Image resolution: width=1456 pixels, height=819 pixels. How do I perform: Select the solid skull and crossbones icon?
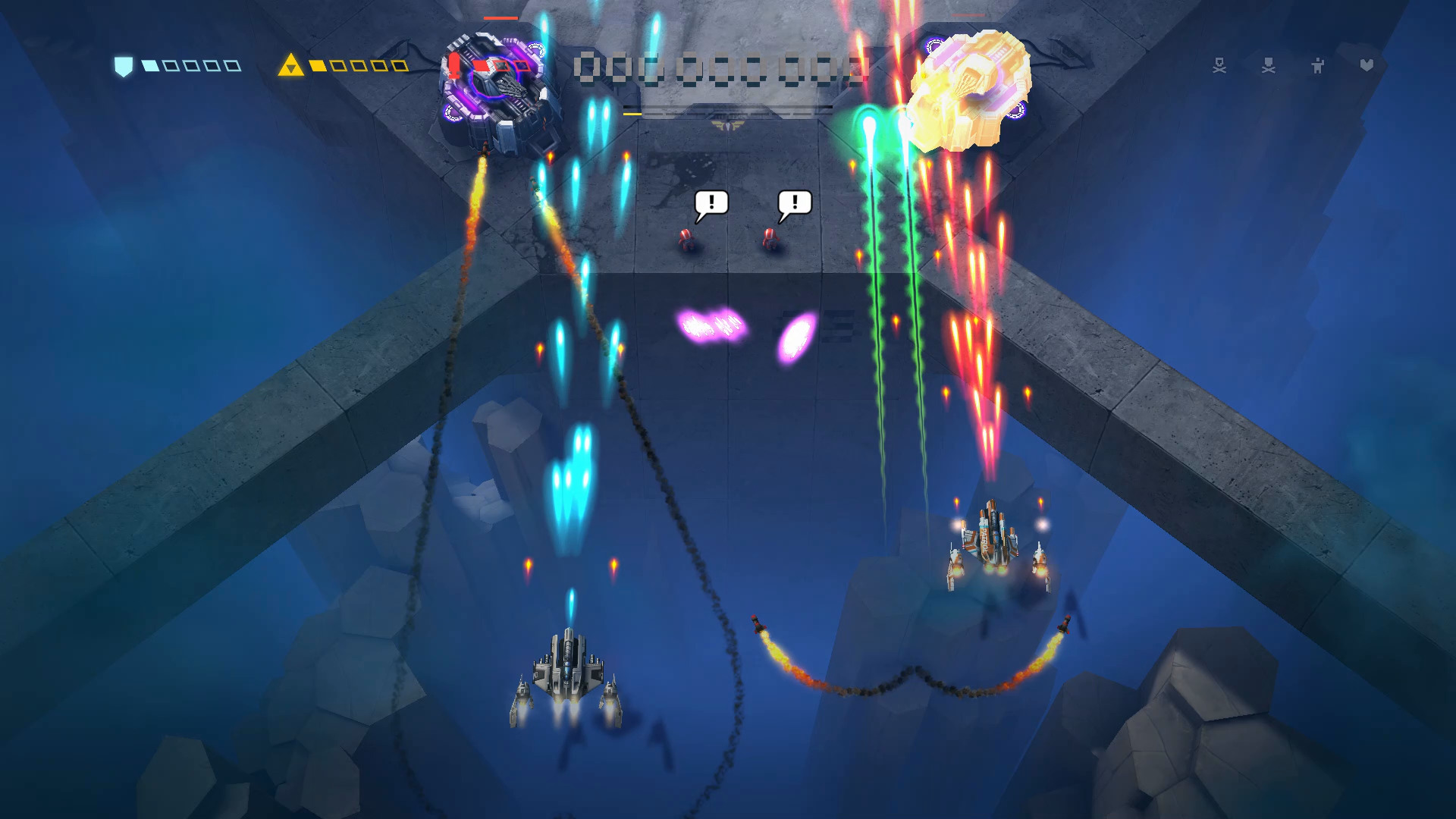coord(1269,66)
